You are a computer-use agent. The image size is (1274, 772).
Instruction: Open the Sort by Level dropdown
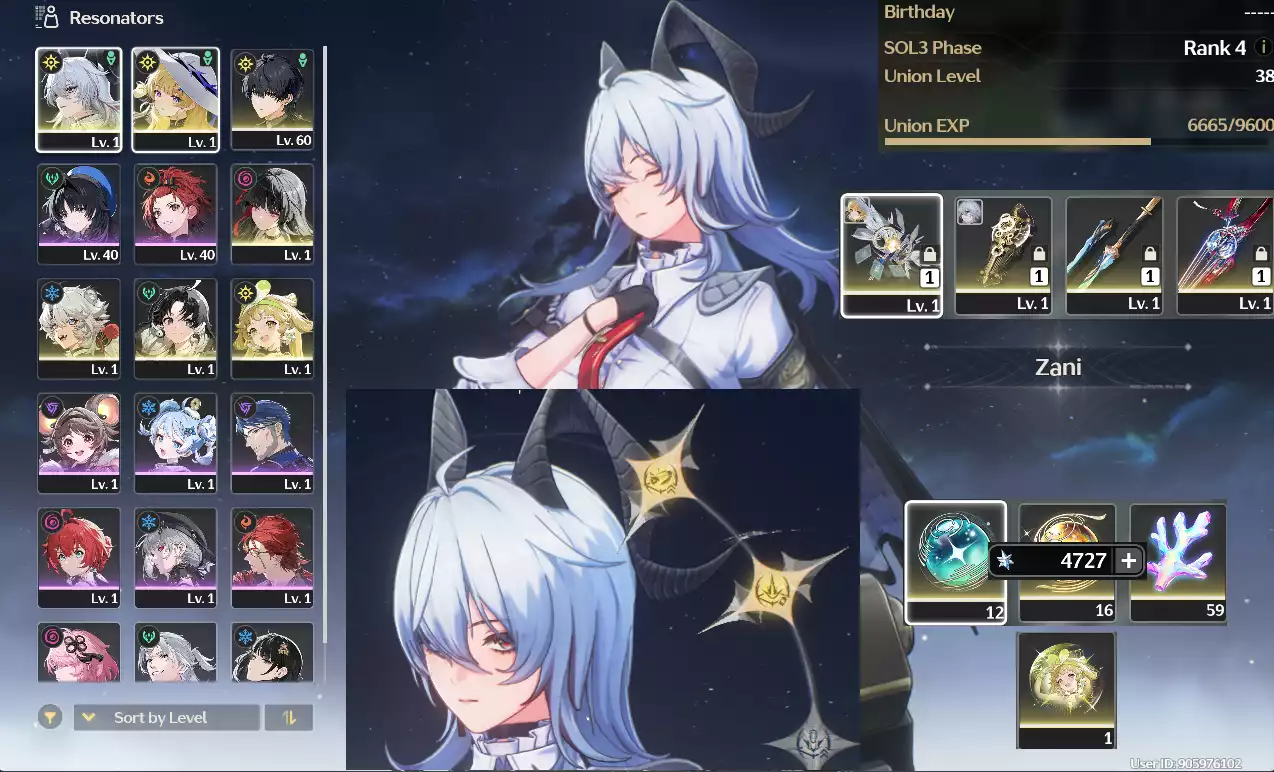(166, 717)
